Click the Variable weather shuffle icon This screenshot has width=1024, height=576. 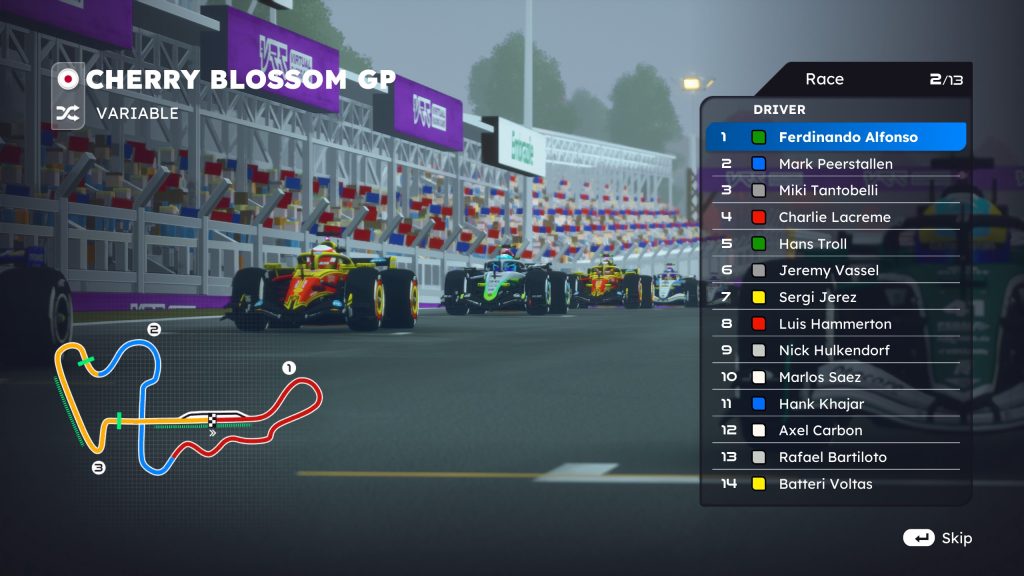68,113
